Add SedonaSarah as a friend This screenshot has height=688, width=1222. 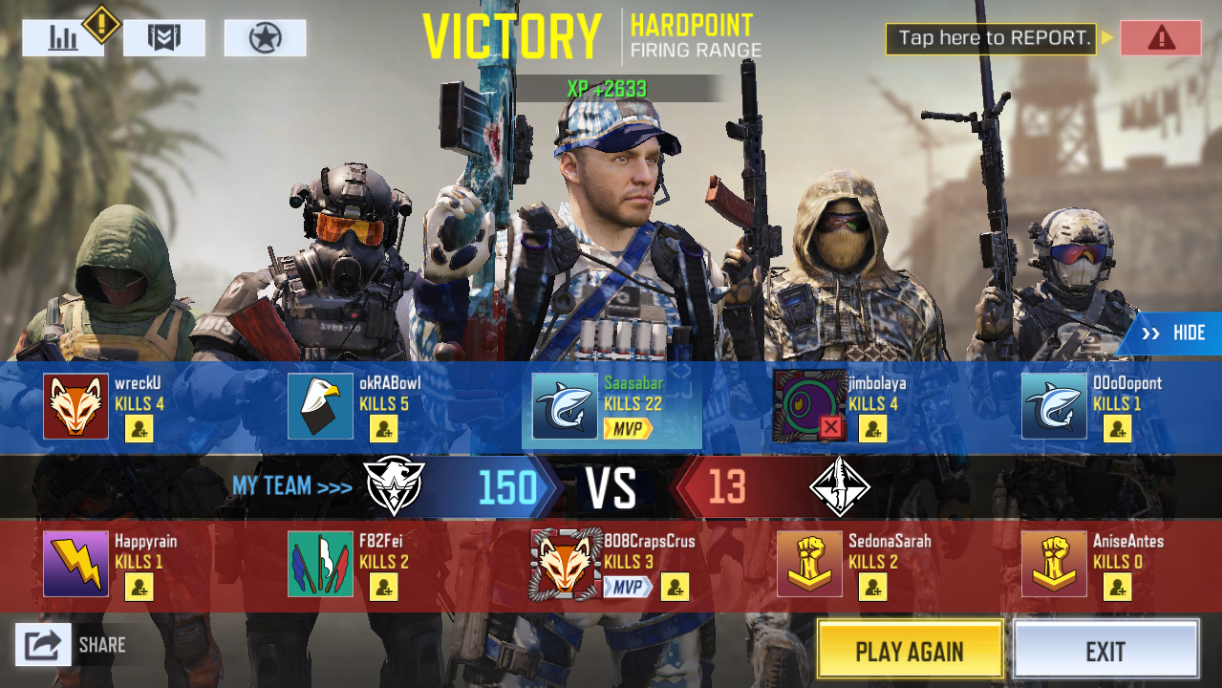(x=872, y=587)
